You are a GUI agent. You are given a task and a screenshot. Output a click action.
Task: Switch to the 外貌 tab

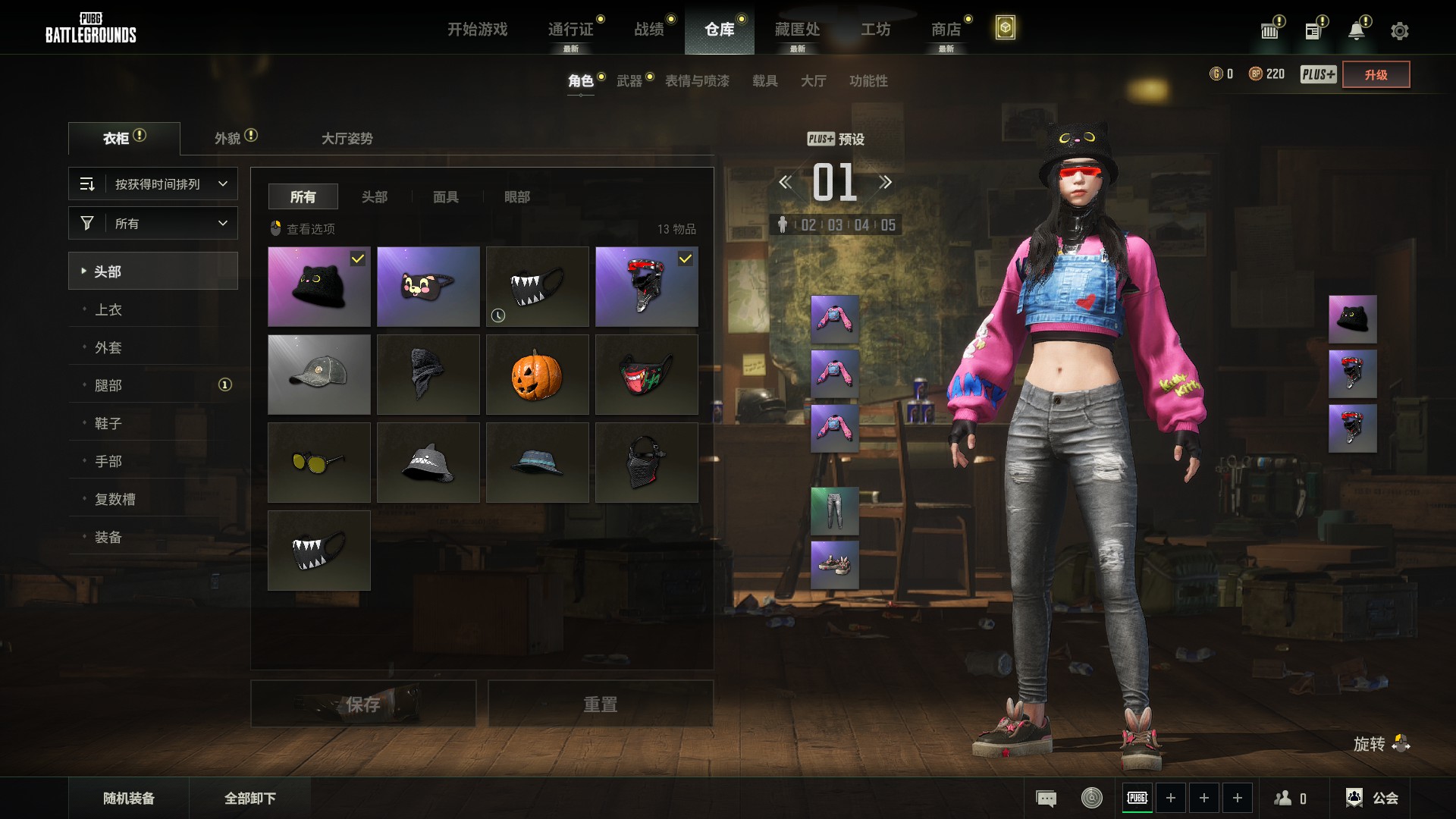coord(227,138)
